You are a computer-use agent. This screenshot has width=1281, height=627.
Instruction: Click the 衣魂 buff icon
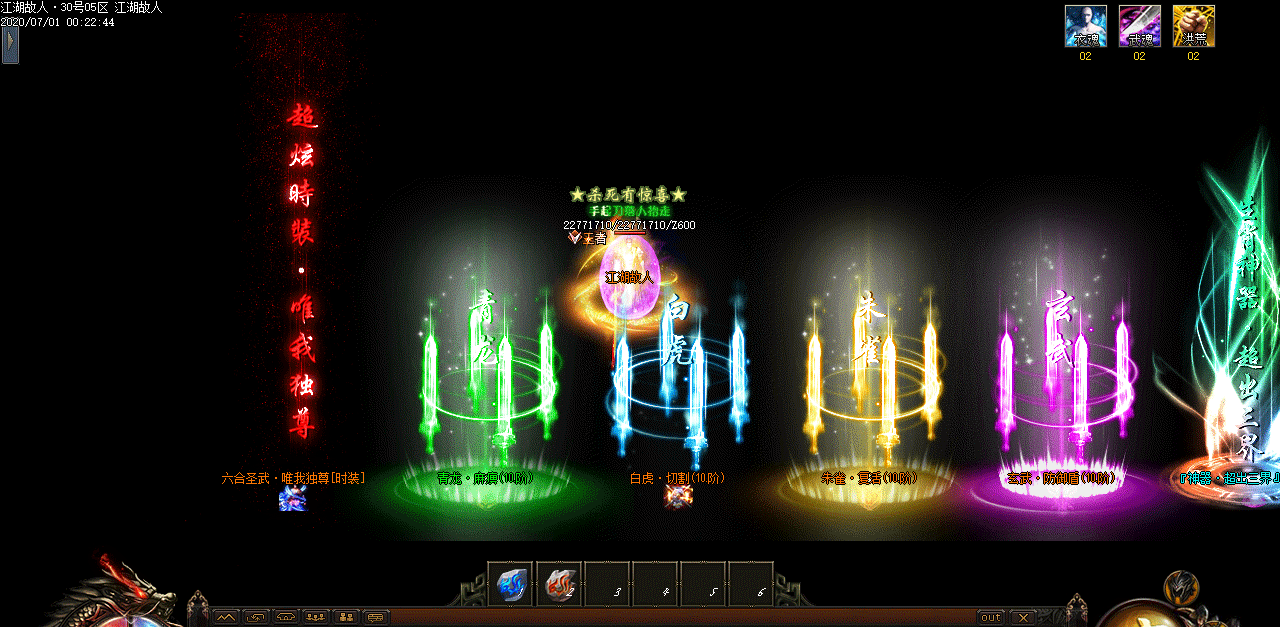pos(1085,26)
